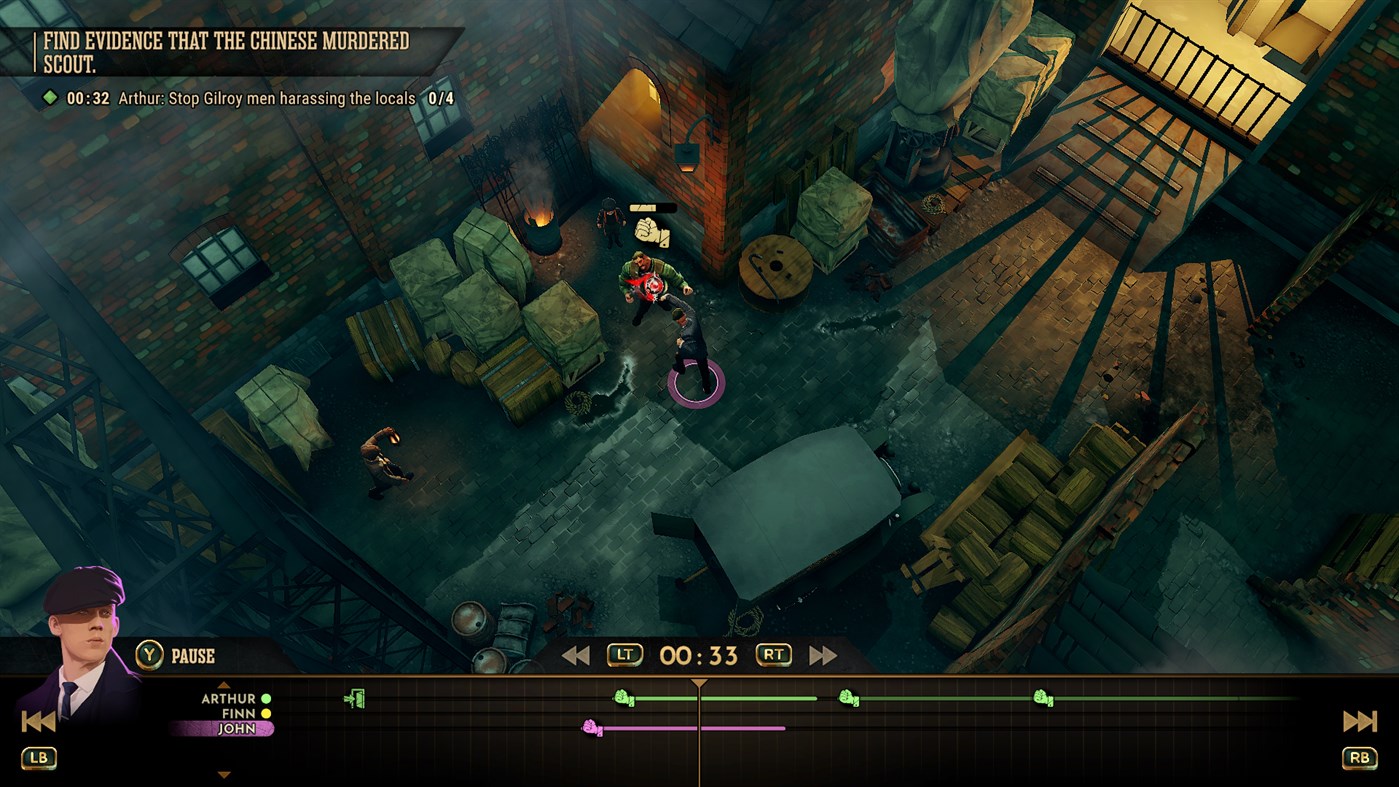The height and width of the screenshot is (787, 1399).
Task: Select the highlighted JOHN track label
Action: 237,728
